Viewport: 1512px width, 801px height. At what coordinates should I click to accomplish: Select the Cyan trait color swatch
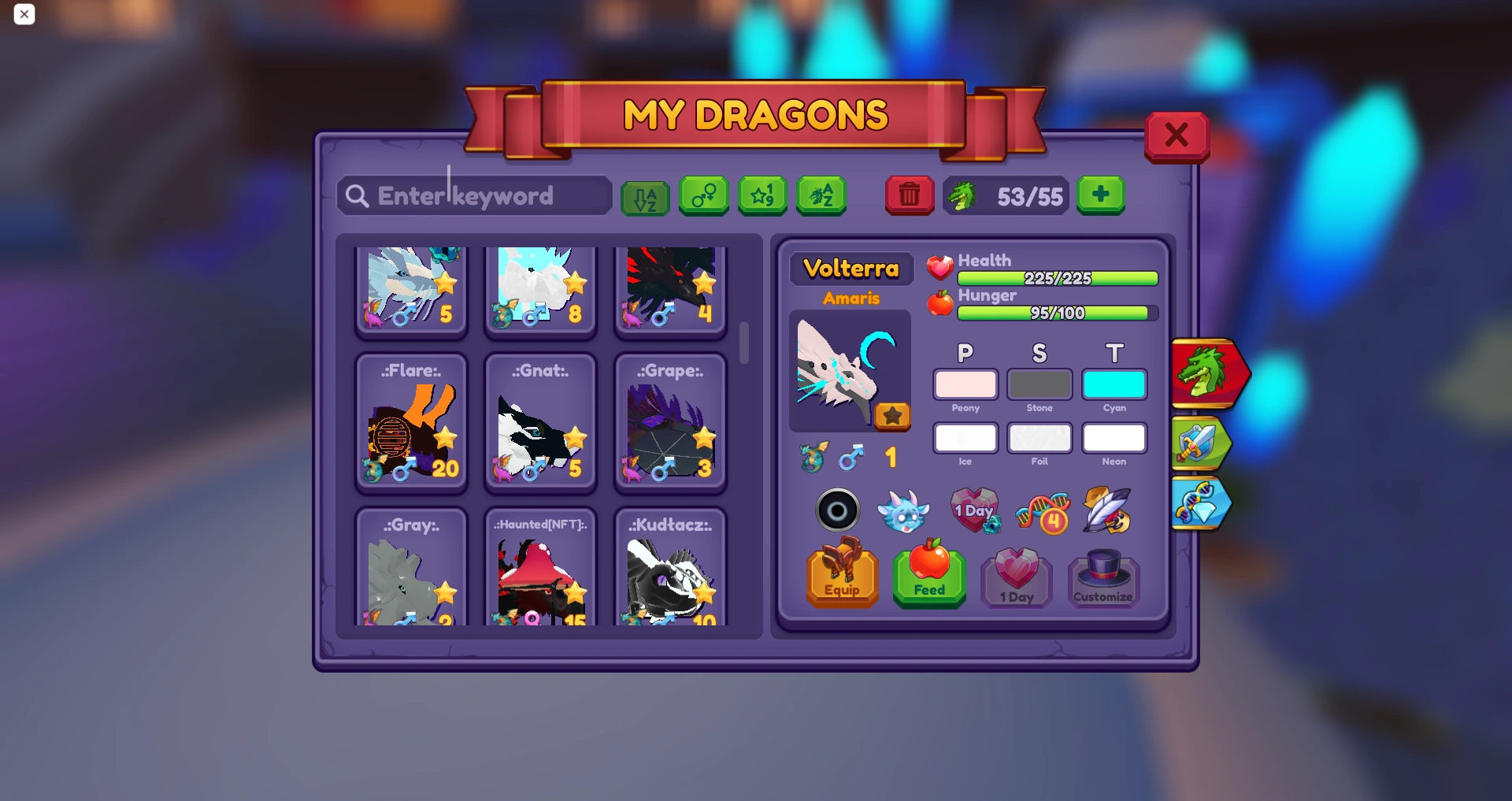[1114, 385]
